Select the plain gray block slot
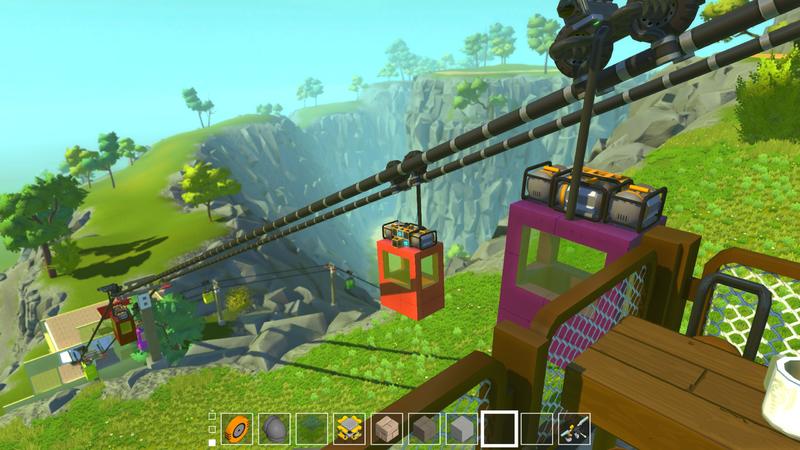This screenshot has height=450, width=800. click(x=461, y=429)
